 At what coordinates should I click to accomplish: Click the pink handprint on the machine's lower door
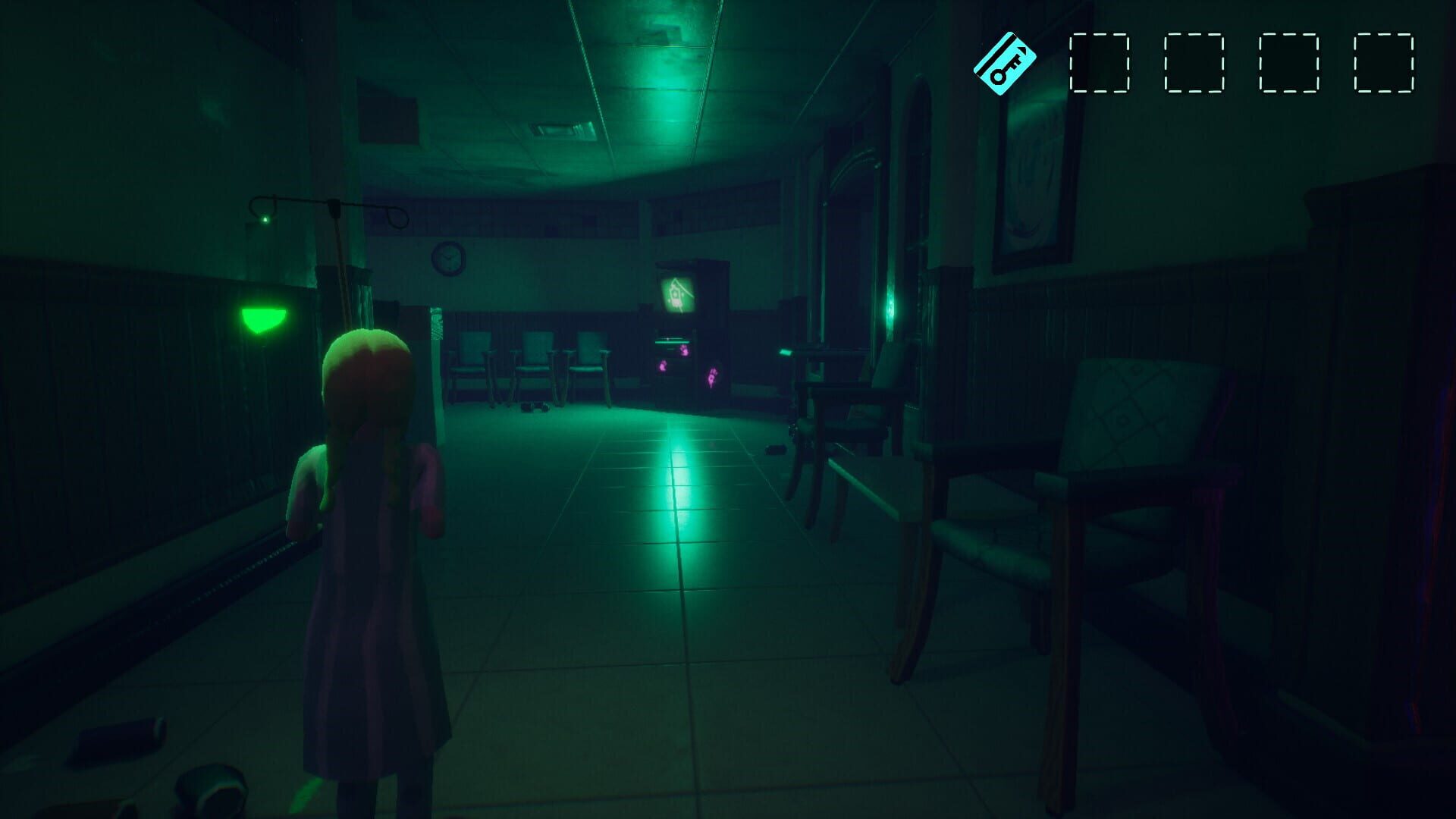tap(662, 366)
